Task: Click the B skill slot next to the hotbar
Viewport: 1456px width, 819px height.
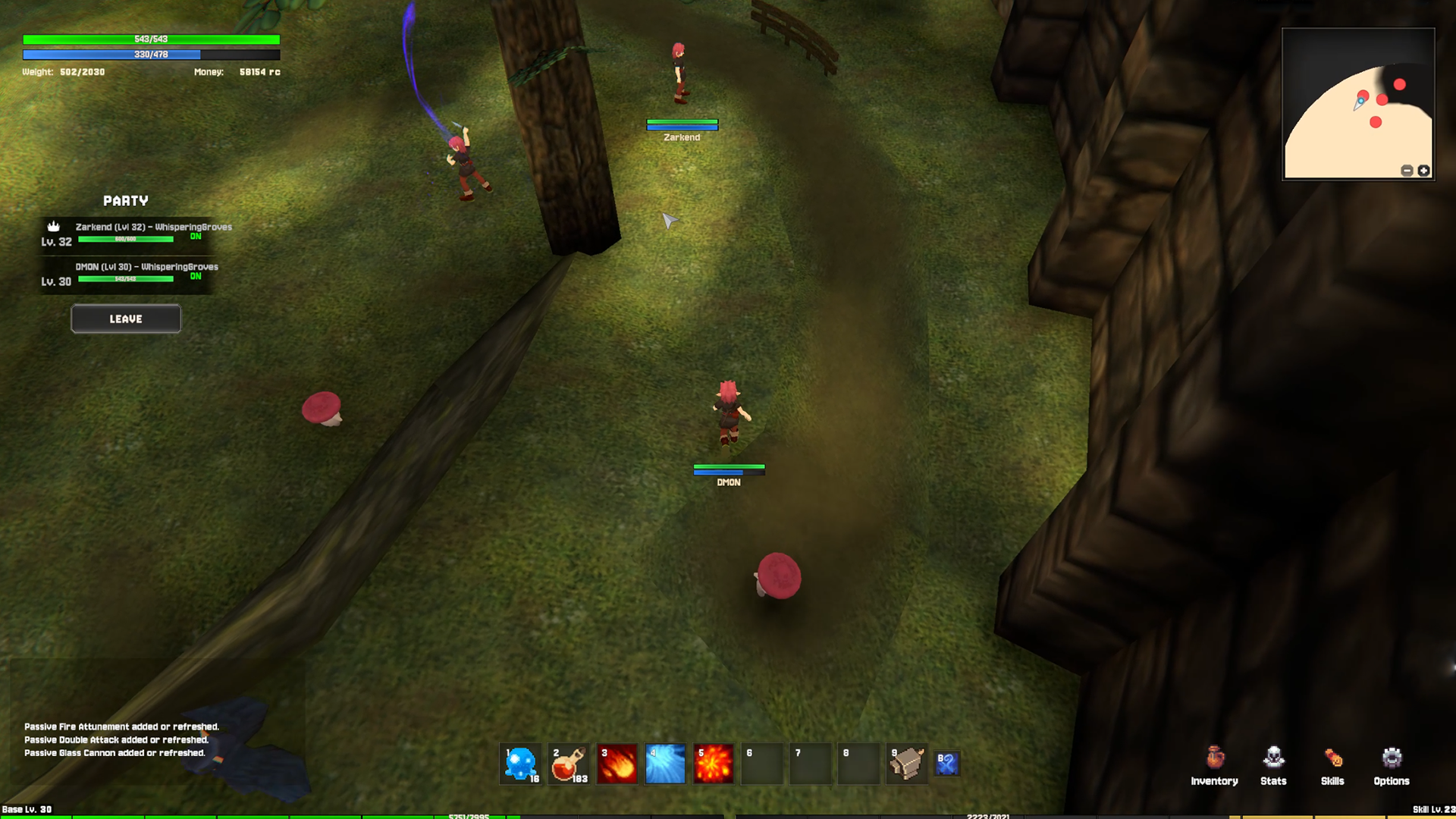Action: tap(947, 764)
